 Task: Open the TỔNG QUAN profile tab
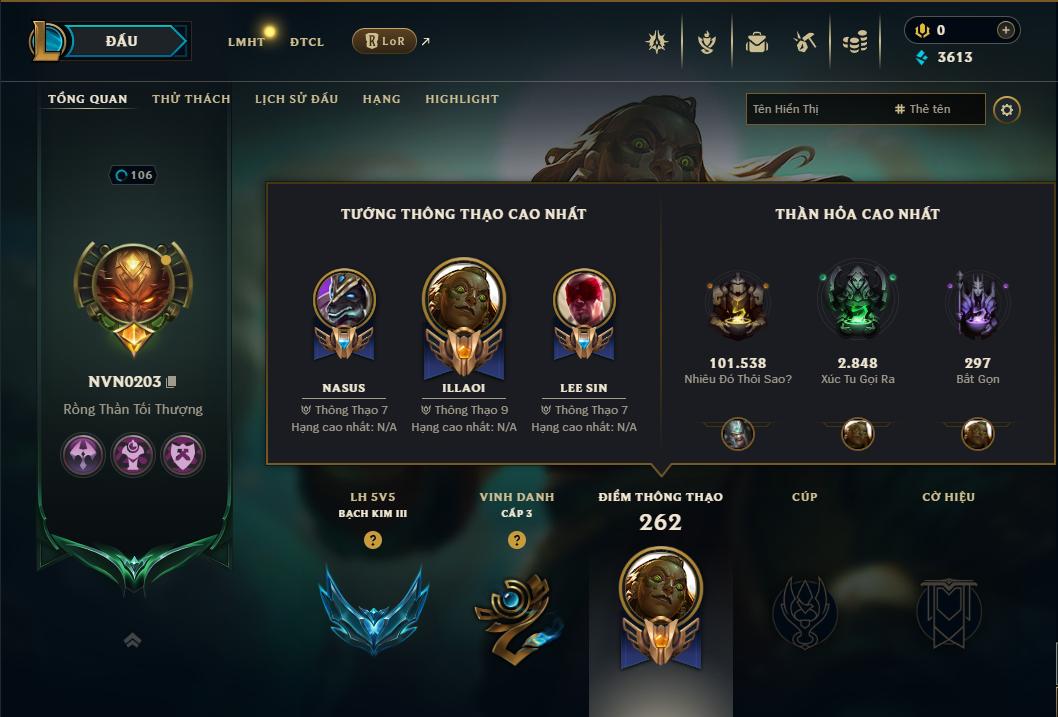tap(88, 99)
